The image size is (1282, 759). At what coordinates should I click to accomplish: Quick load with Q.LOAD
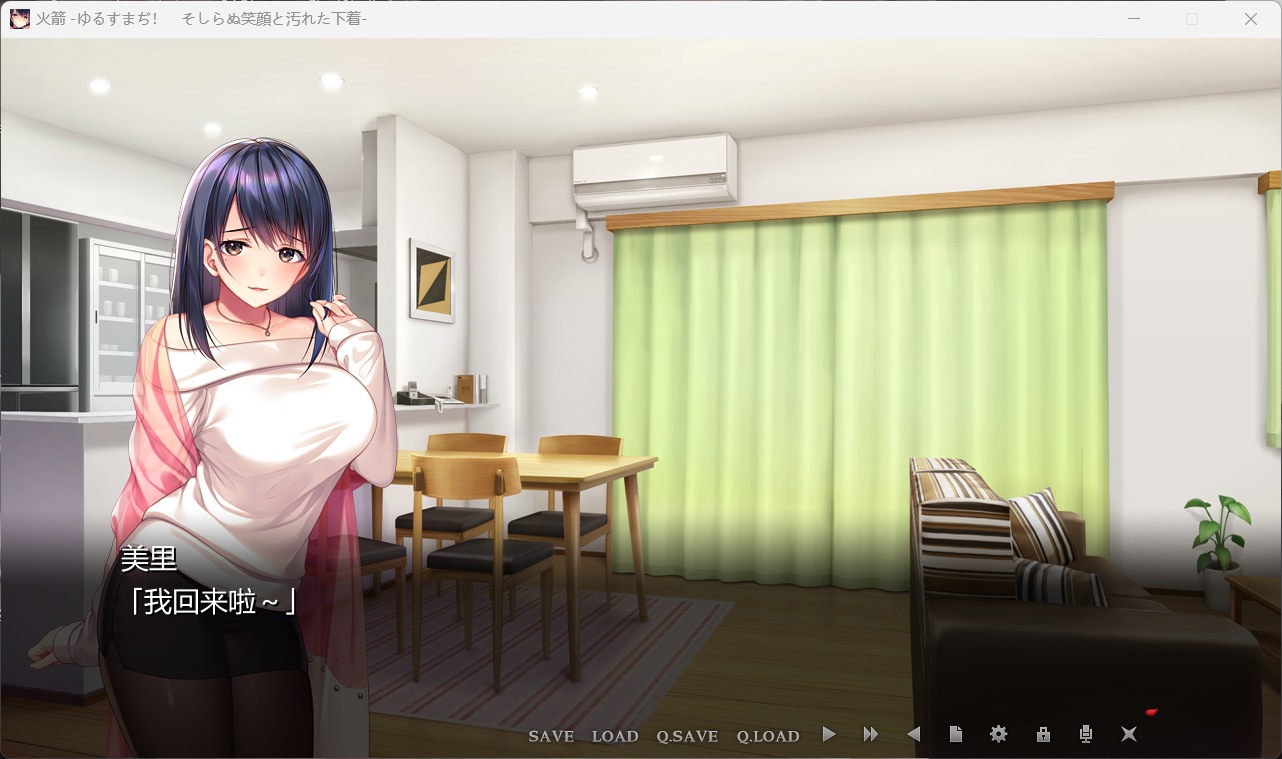(768, 736)
